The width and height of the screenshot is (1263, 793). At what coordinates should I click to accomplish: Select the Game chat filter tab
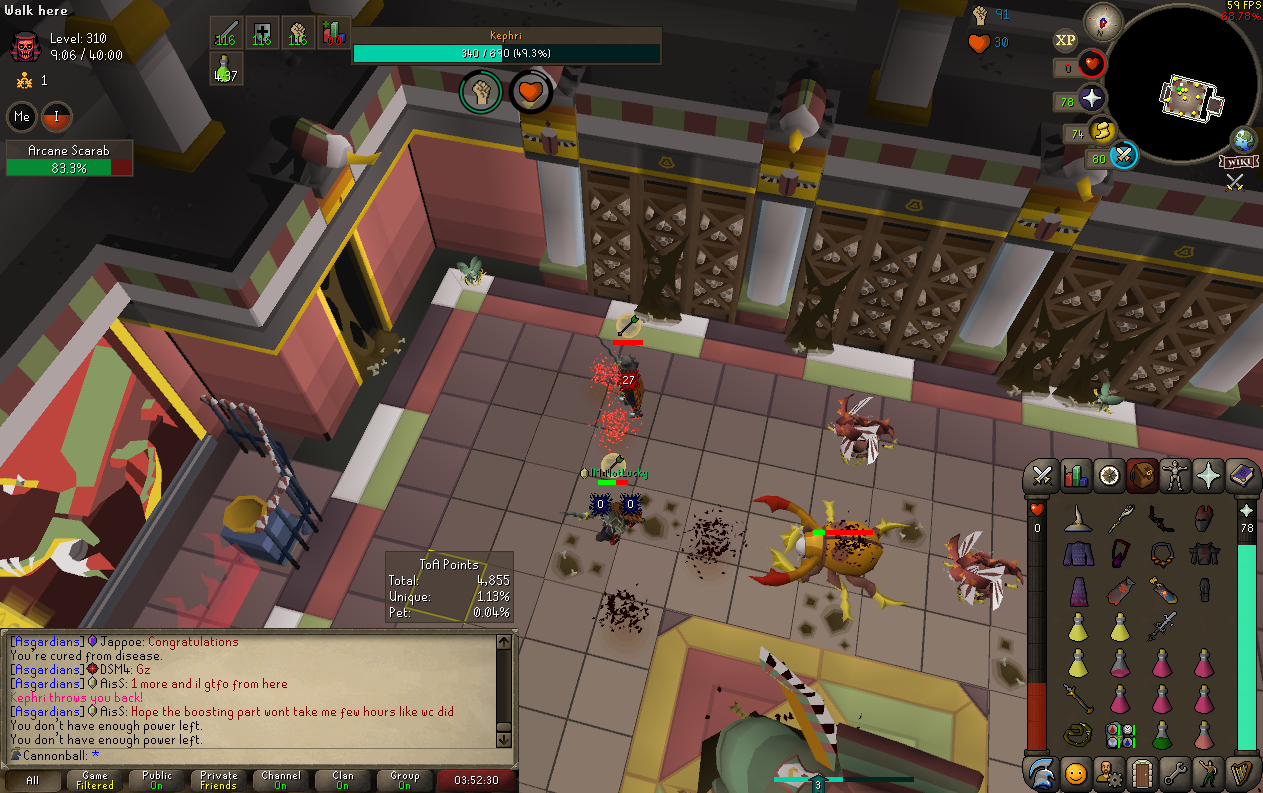click(x=95, y=780)
